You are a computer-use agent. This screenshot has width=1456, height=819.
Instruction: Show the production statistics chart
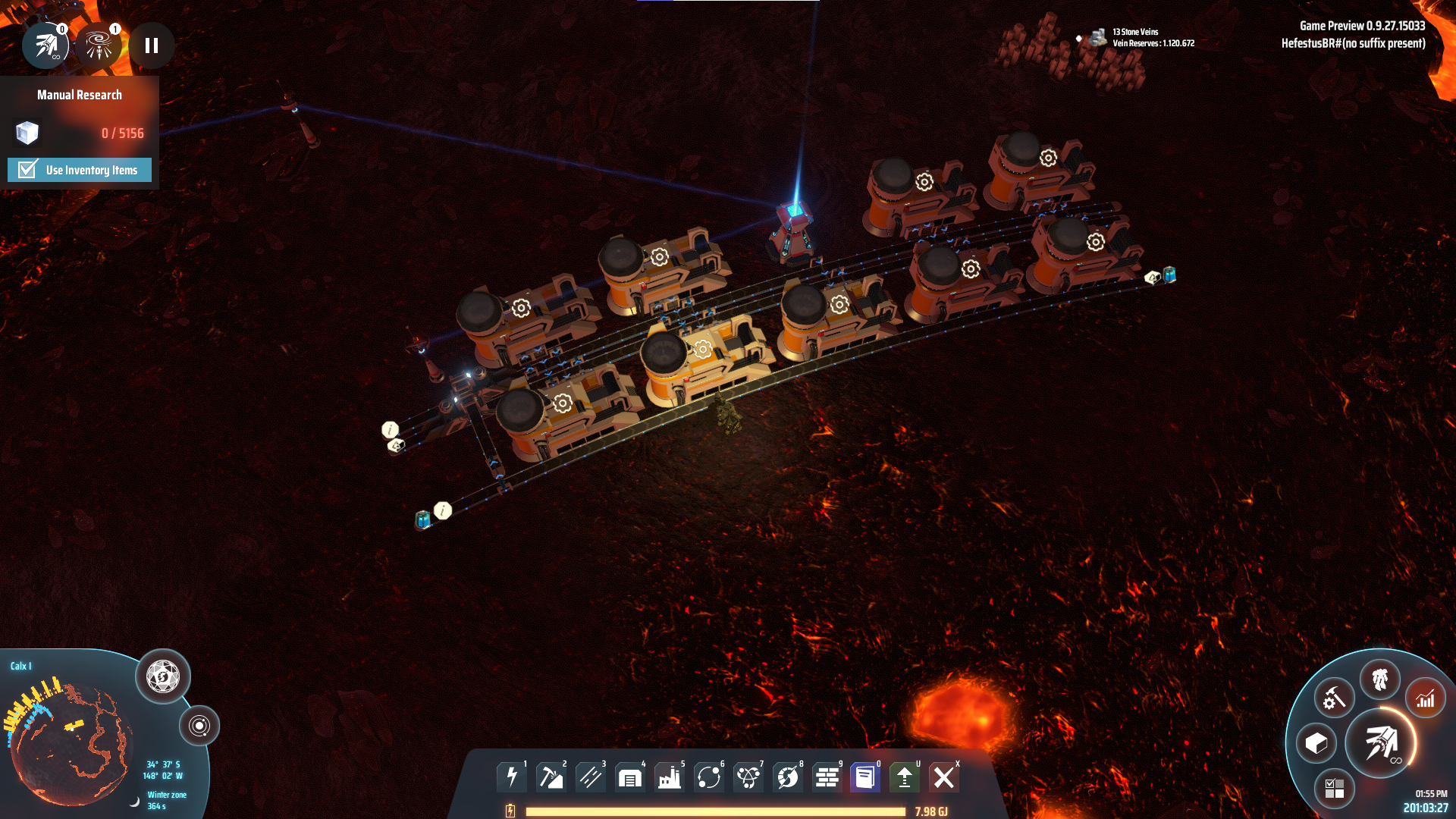(x=1425, y=698)
